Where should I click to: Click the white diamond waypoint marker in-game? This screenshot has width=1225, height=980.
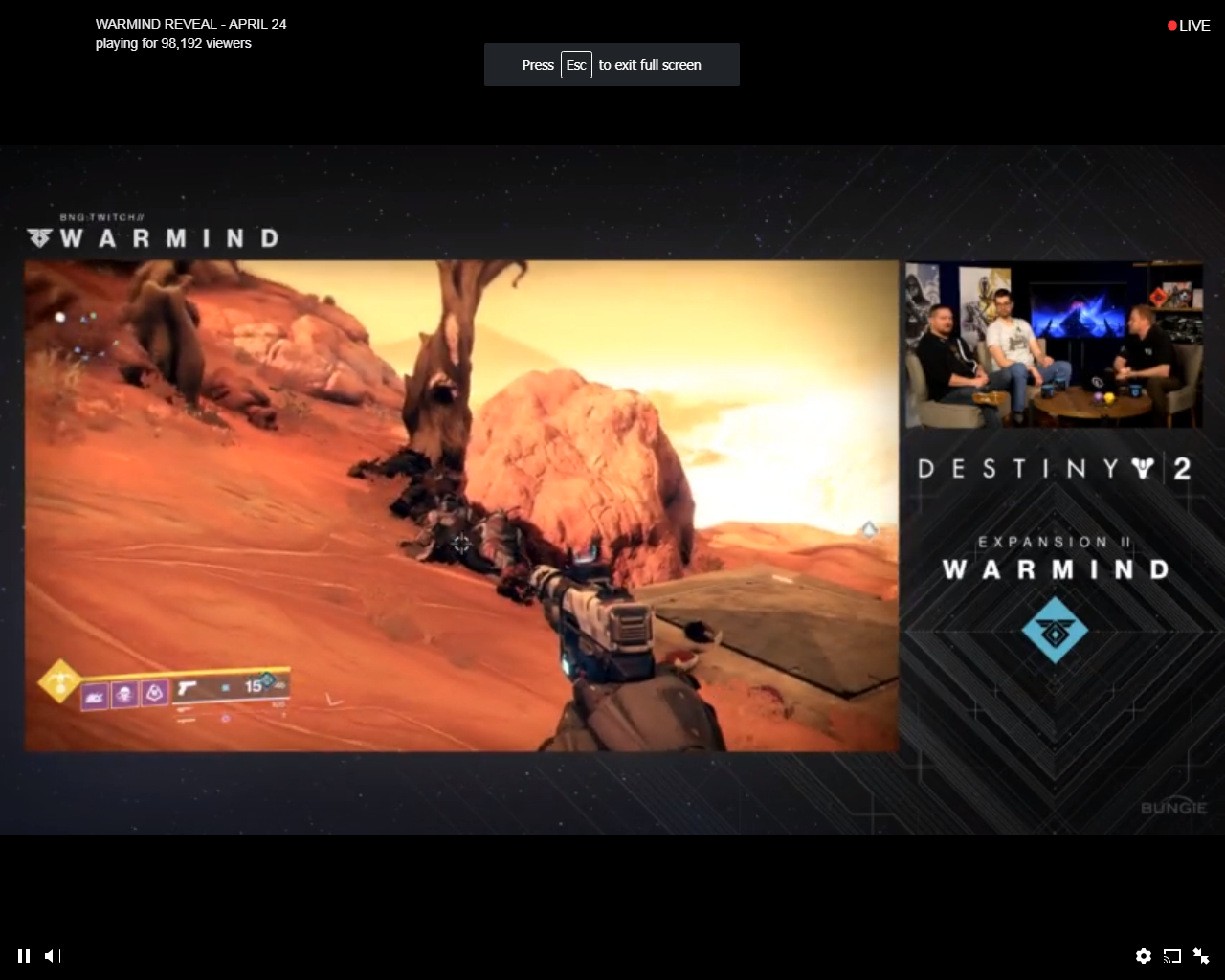(x=869, y=529)
